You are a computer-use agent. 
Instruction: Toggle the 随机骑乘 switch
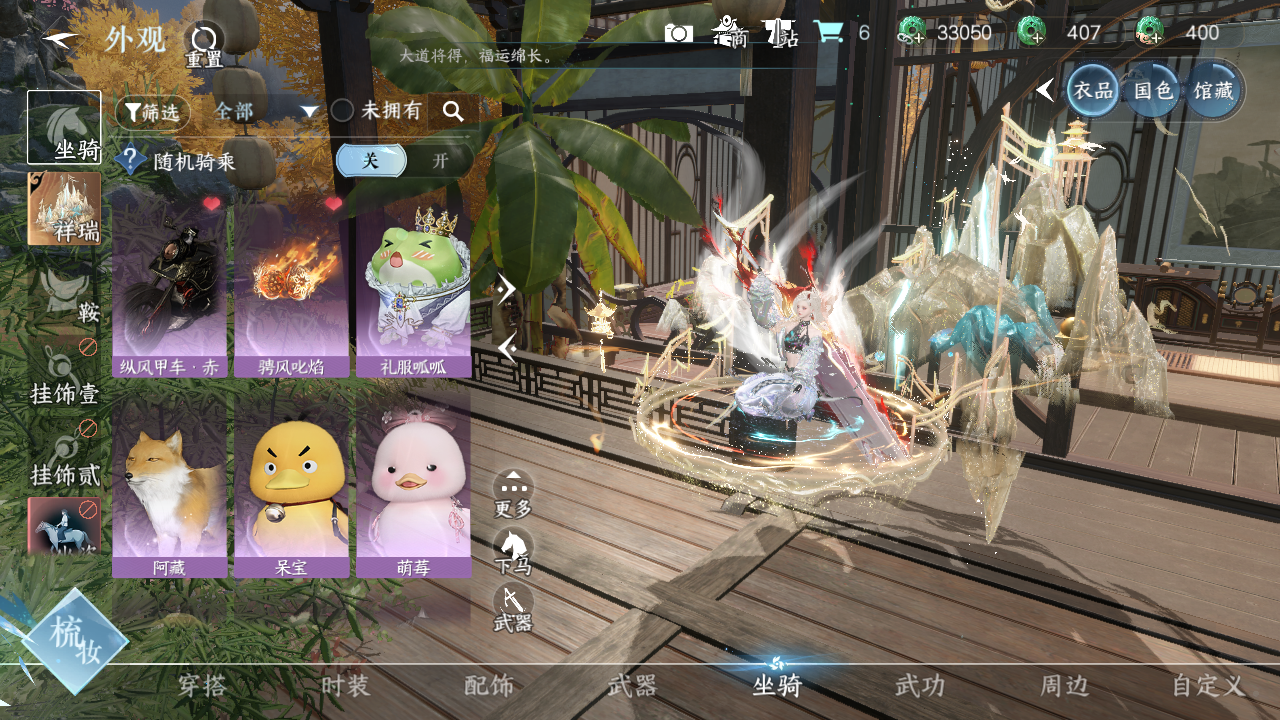click(404, 160)
